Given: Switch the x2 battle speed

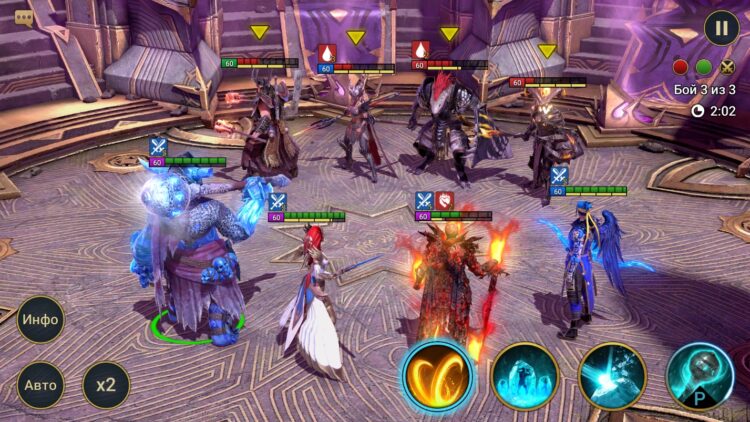Looking at the screenshot, I should coord(106,385).
